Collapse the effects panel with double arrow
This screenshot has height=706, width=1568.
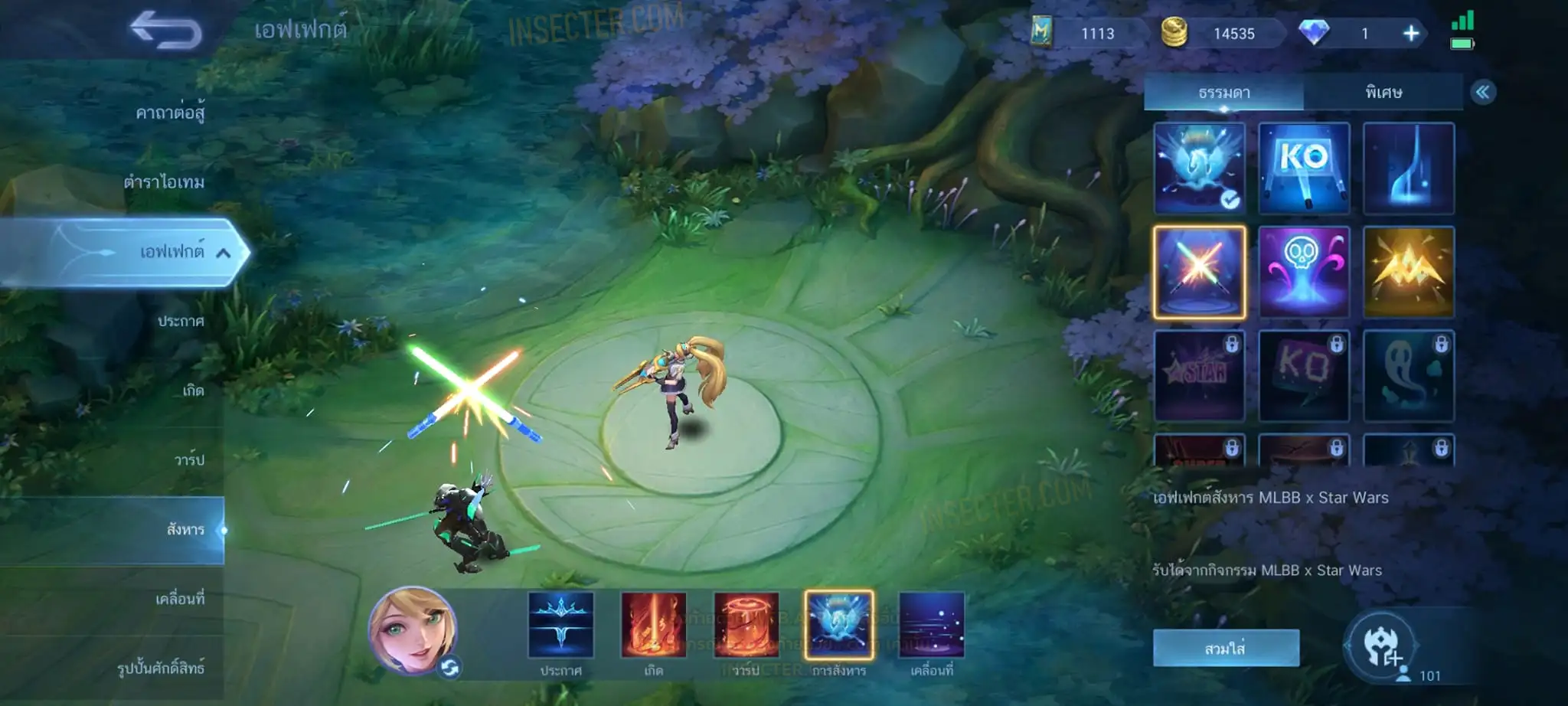pos(1482,93)
